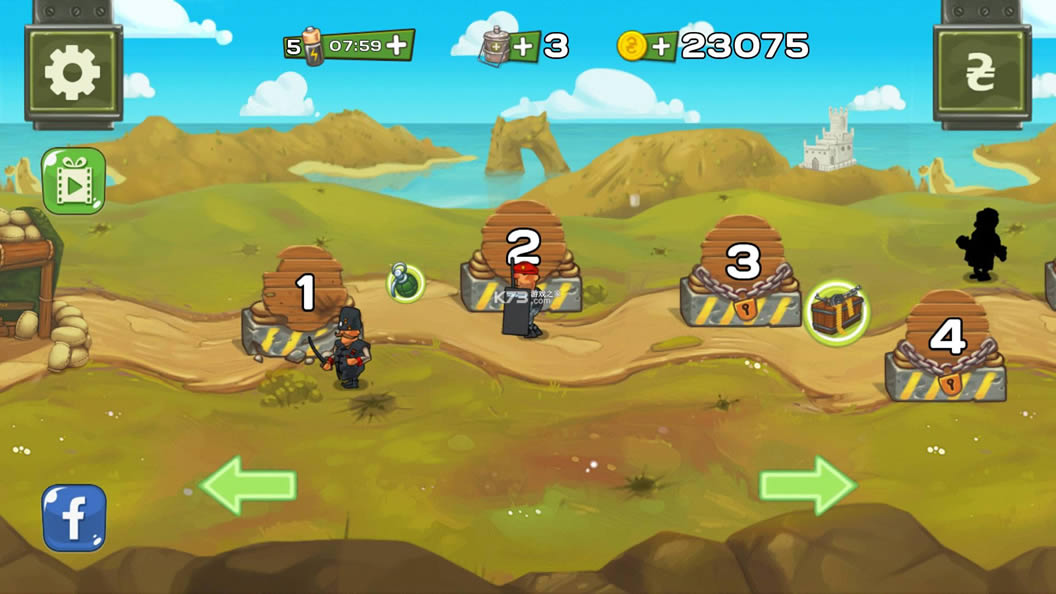Screen dimensions: 1056x594
Task: Tap the Facebook button
Action: (x=73, y=517)
